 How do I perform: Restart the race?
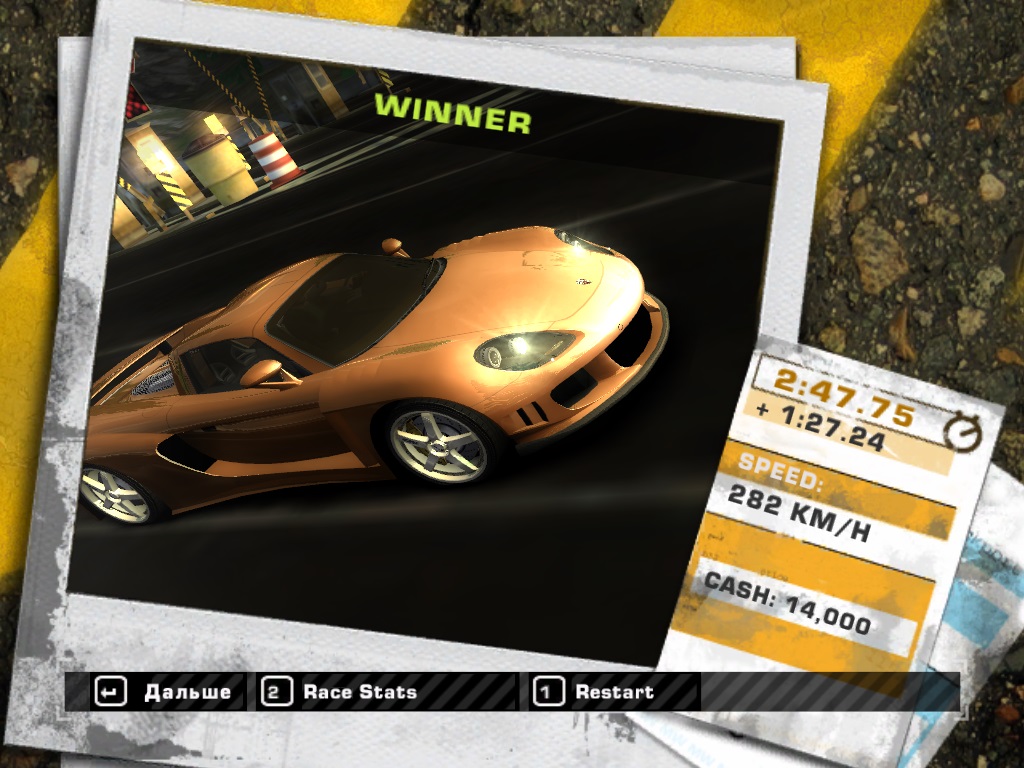596,692
